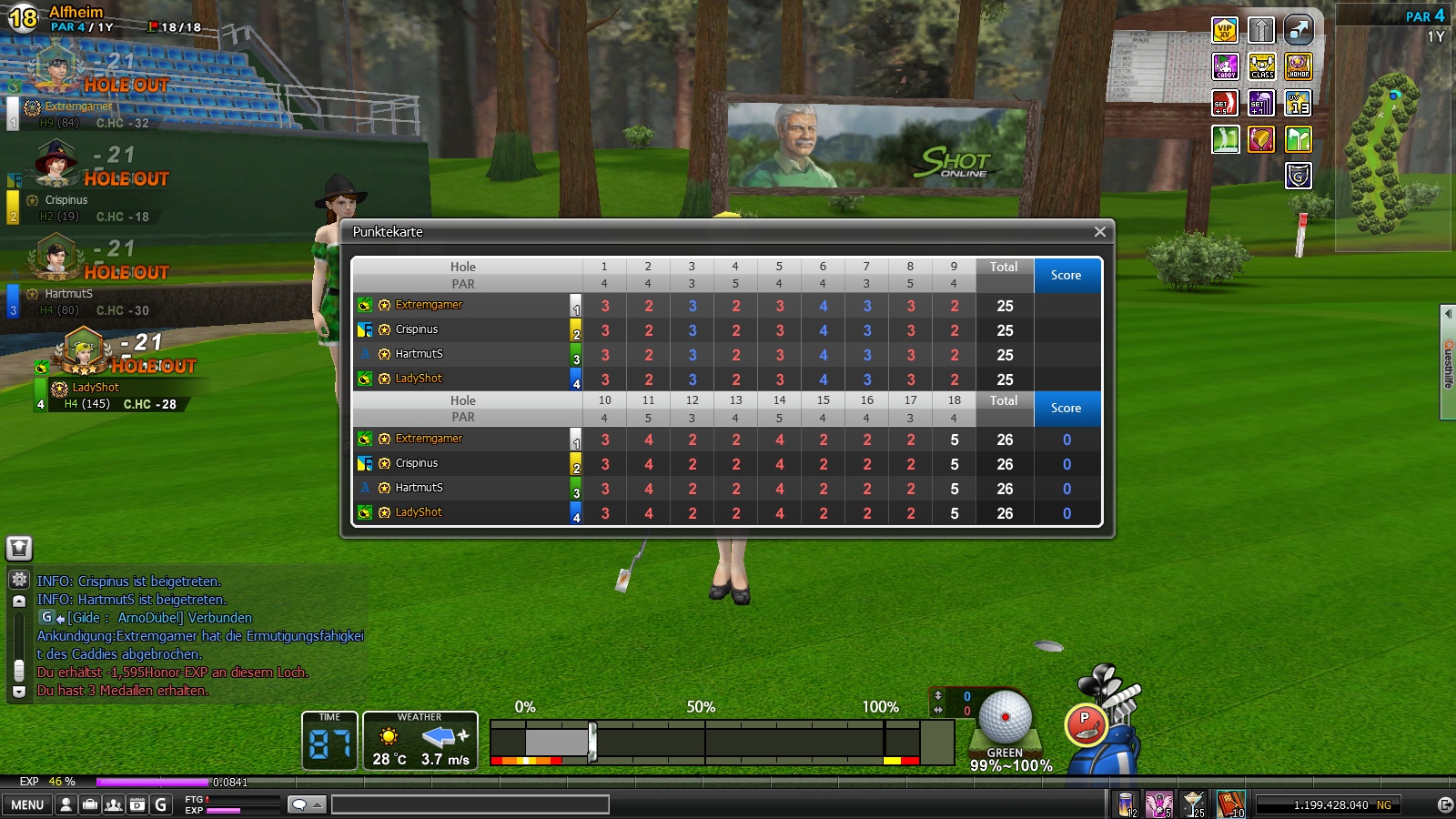Expand the Questhilfe side tab
1456x819 pixels.
[x=1448, y=363]
